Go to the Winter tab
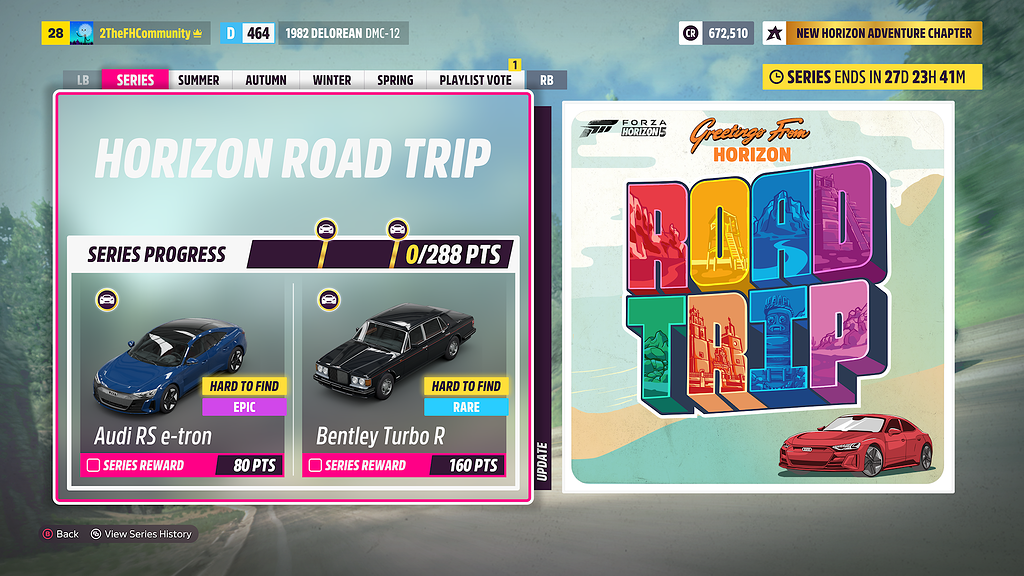This screenshot has width=1024, height=576. [331, 80]
